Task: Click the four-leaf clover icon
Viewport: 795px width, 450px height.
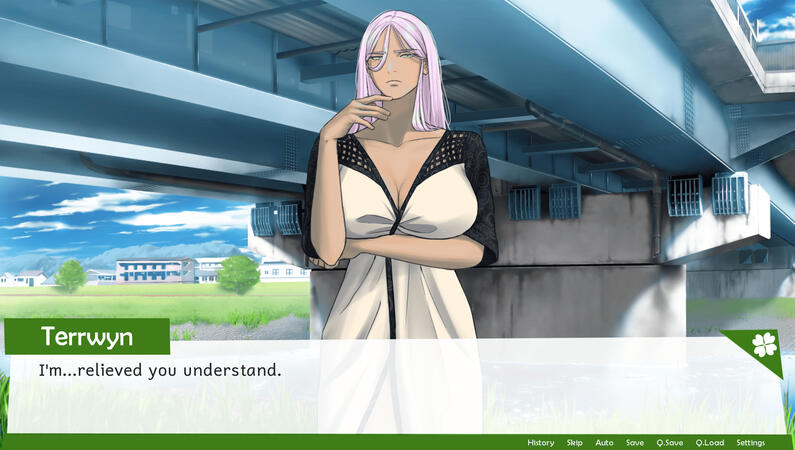Action: click(763, 345)
